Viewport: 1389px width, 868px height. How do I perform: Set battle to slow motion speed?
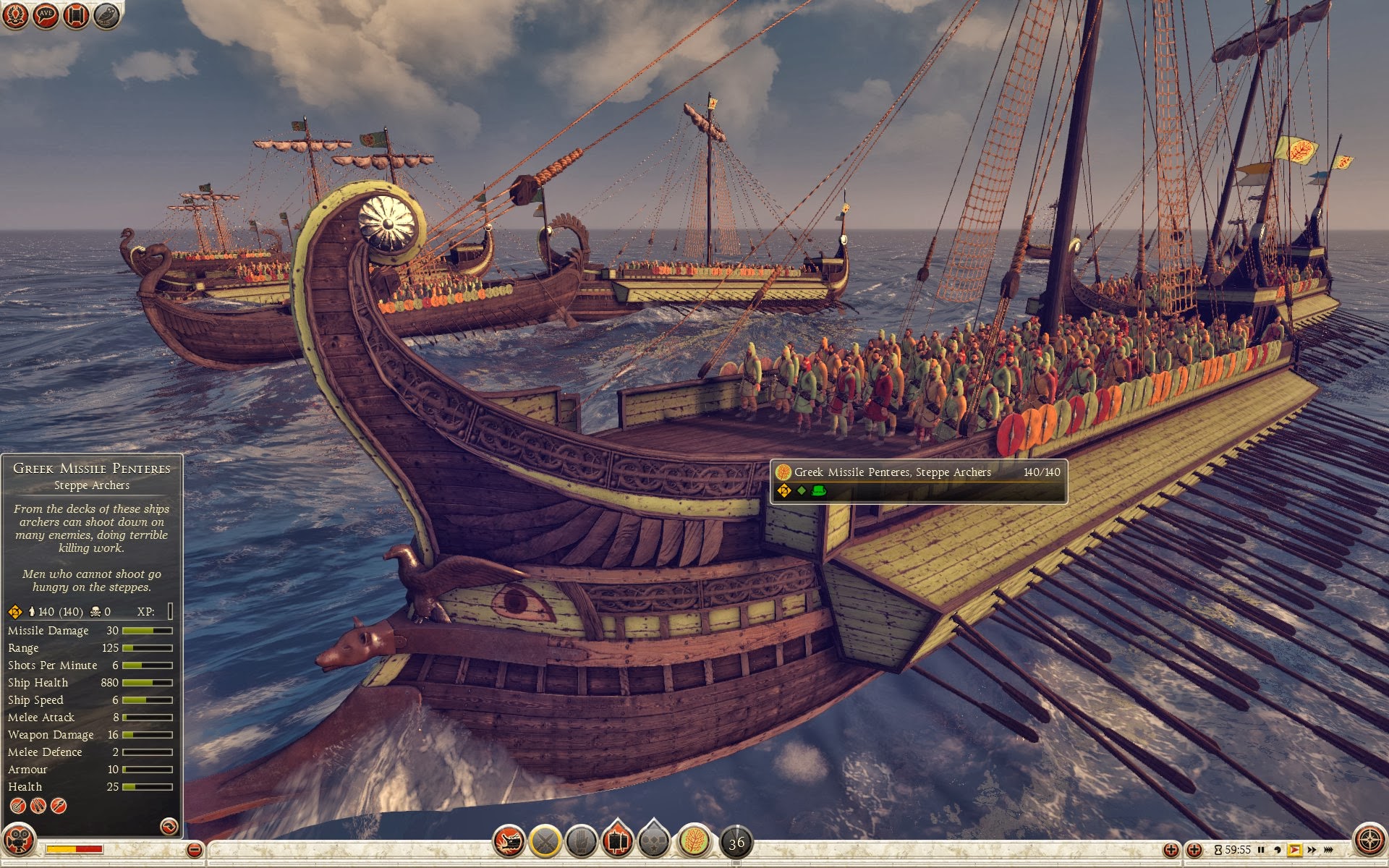[1278, 850]
